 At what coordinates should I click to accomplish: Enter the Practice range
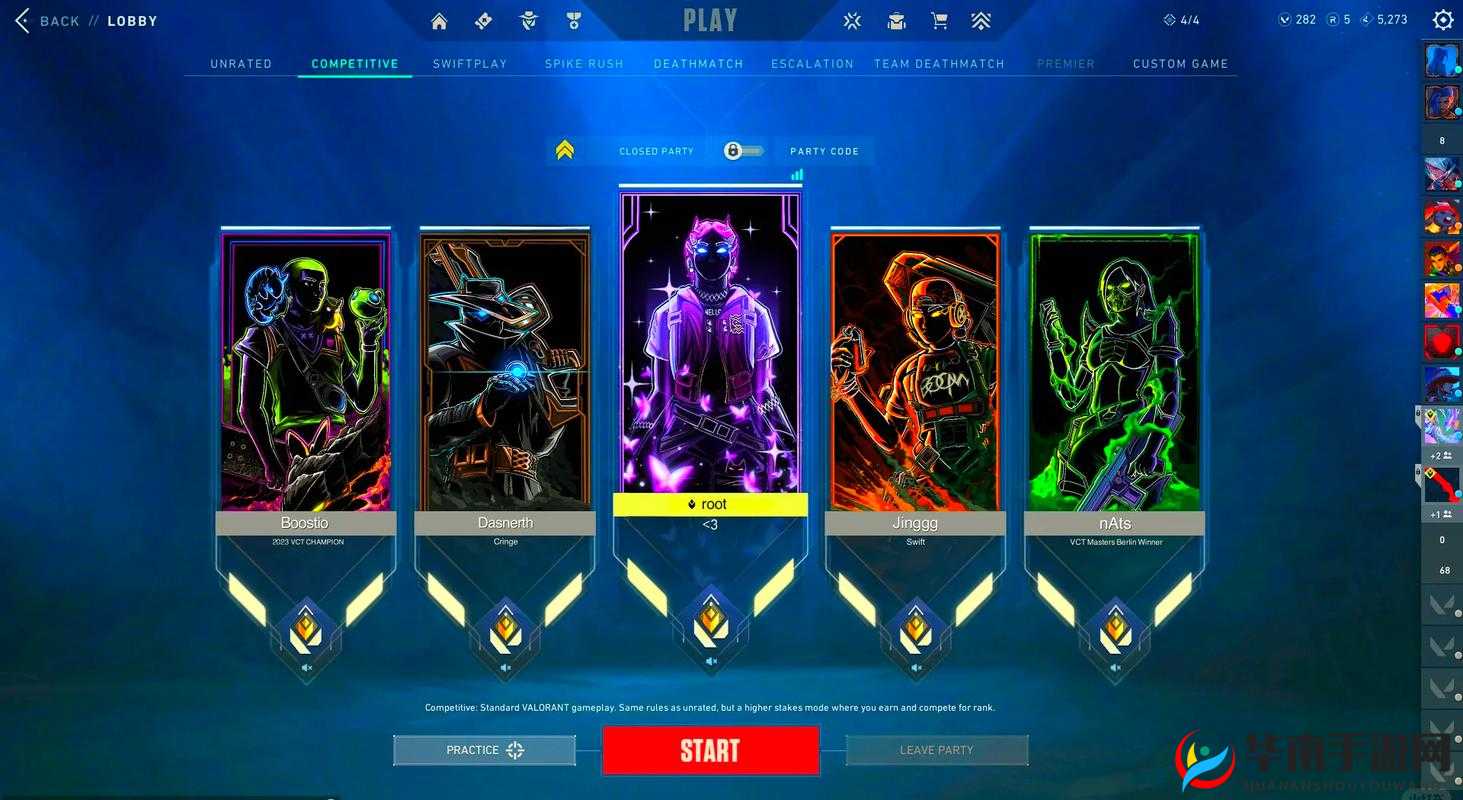[485, 750]
